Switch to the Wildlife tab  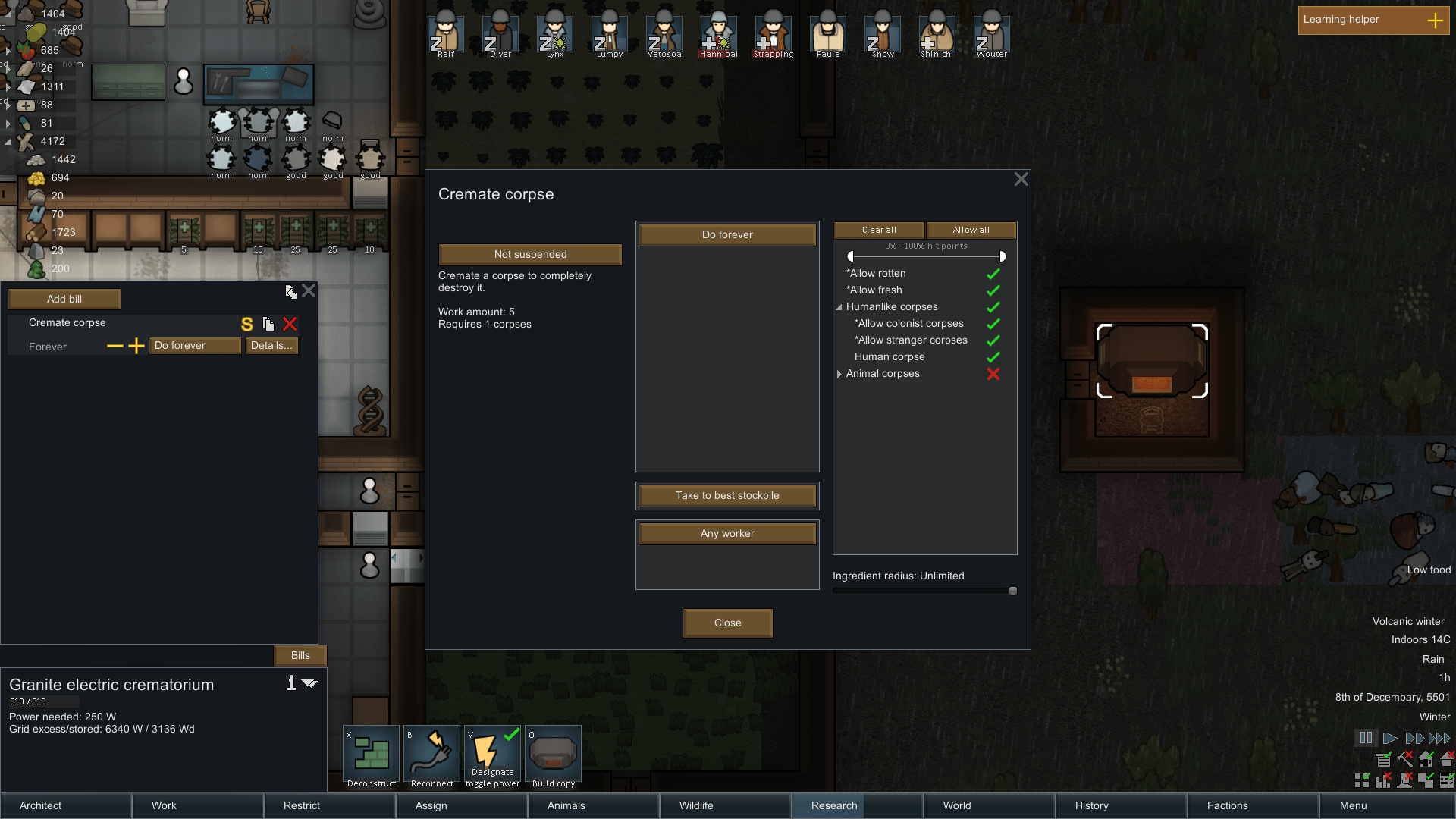pos(695,805)
